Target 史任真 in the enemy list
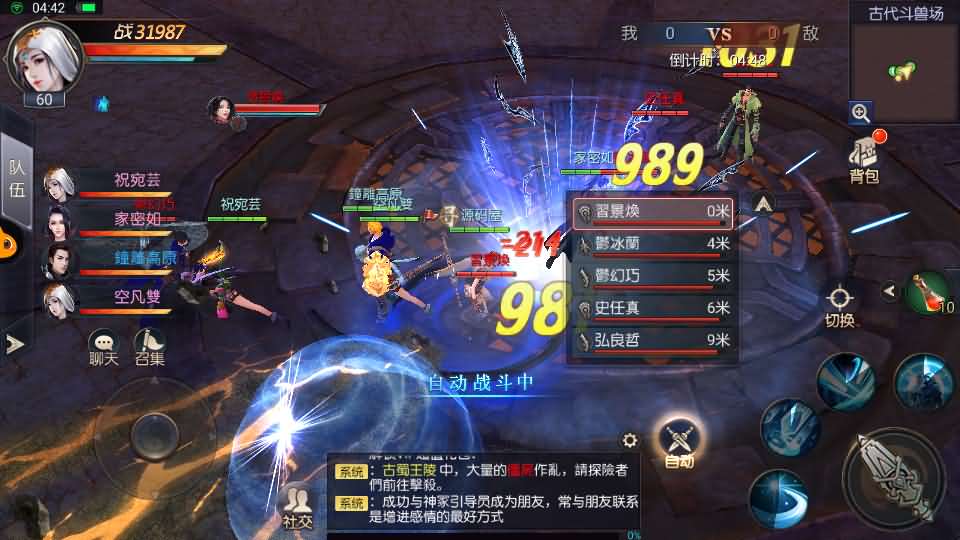Image resolution: width=960 pixels, height=540 pixels. pos(654,308)
